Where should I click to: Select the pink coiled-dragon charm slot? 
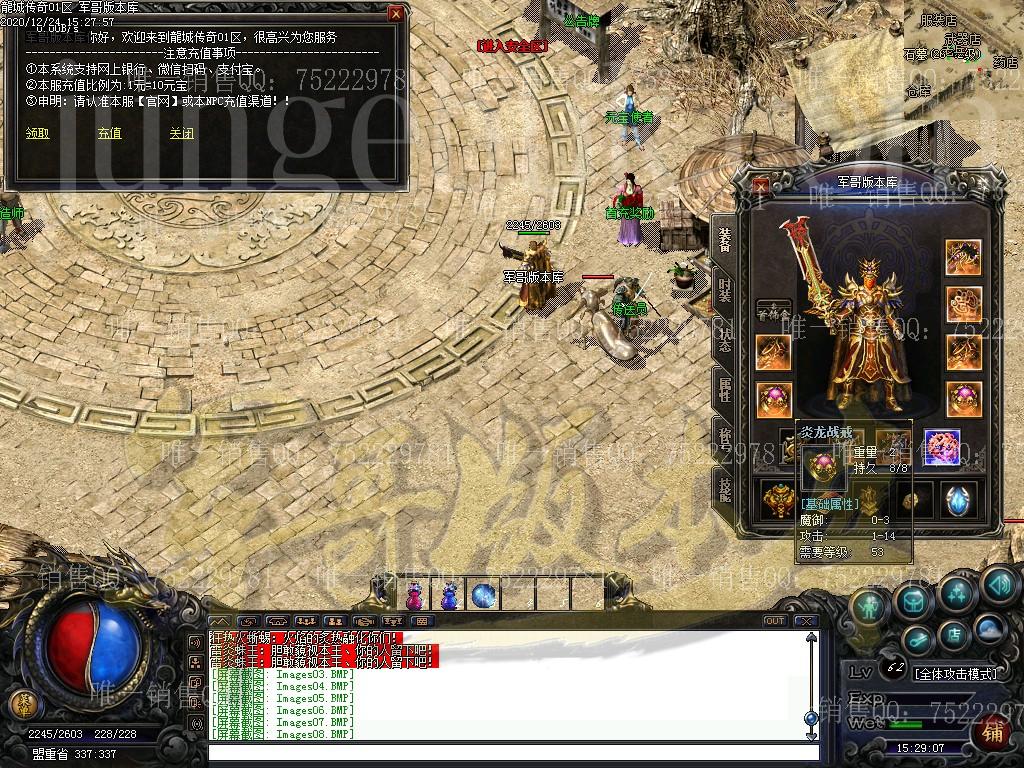click(942, 447)
